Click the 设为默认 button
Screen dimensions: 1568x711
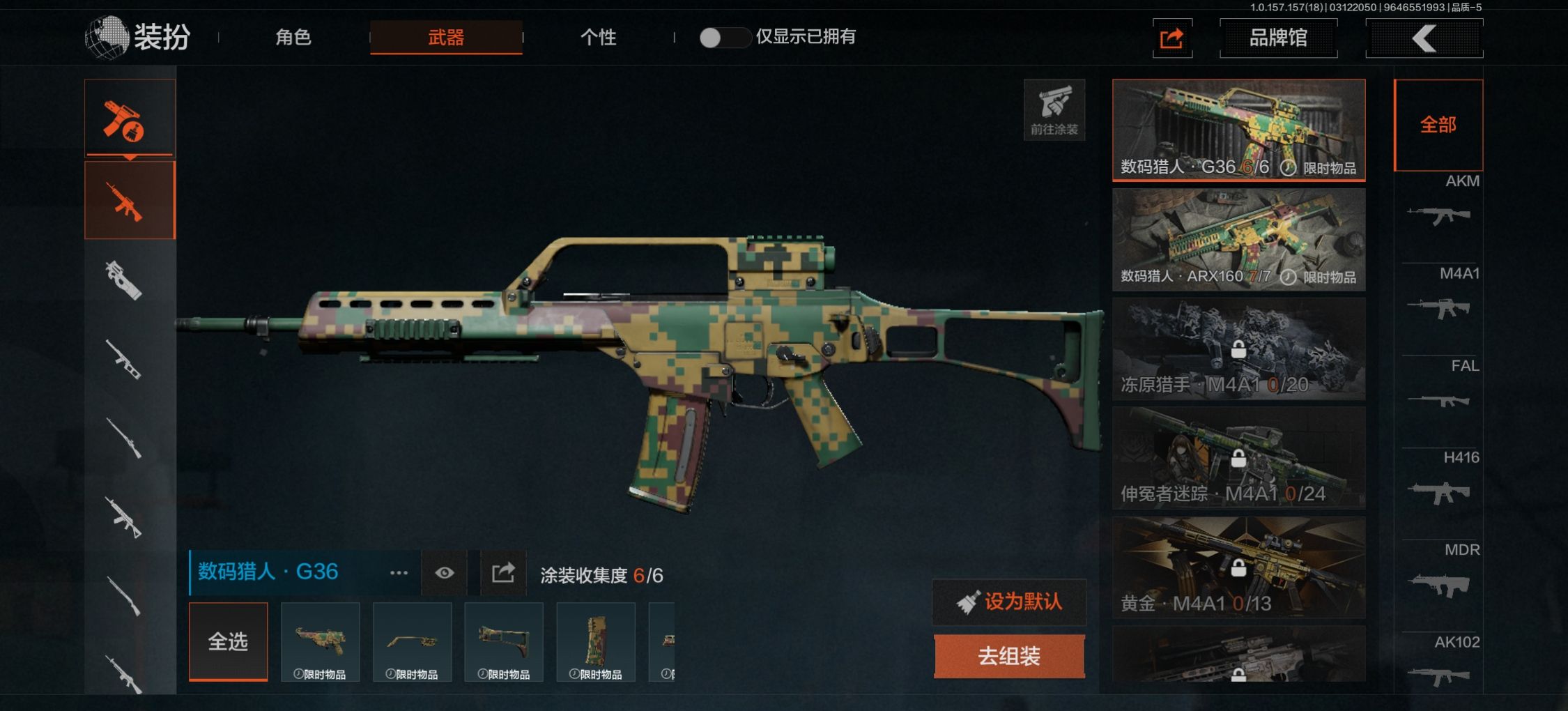pyautogui.click(x=1008, y=602)
